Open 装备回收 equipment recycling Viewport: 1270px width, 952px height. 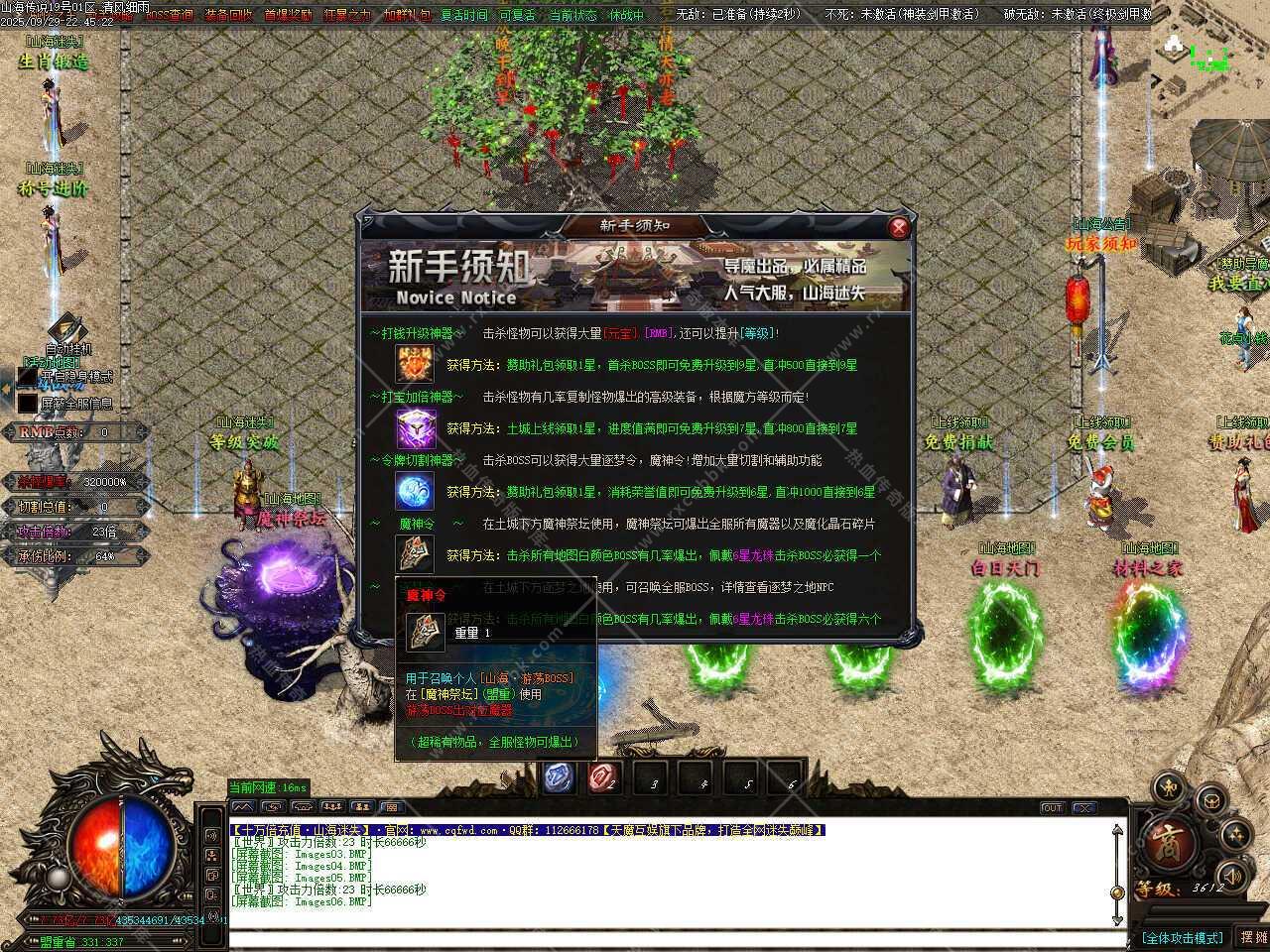point(228,15)
